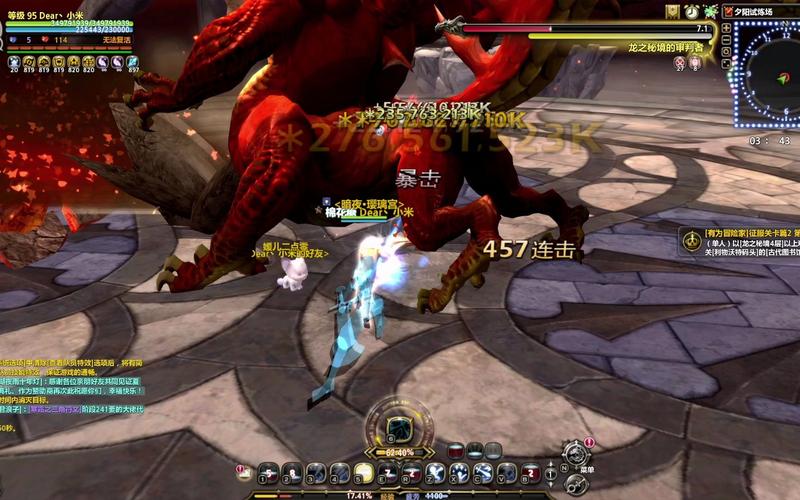The image size is (800, 500).
Task: Fire the C slot slash skill
Action: 484,472
